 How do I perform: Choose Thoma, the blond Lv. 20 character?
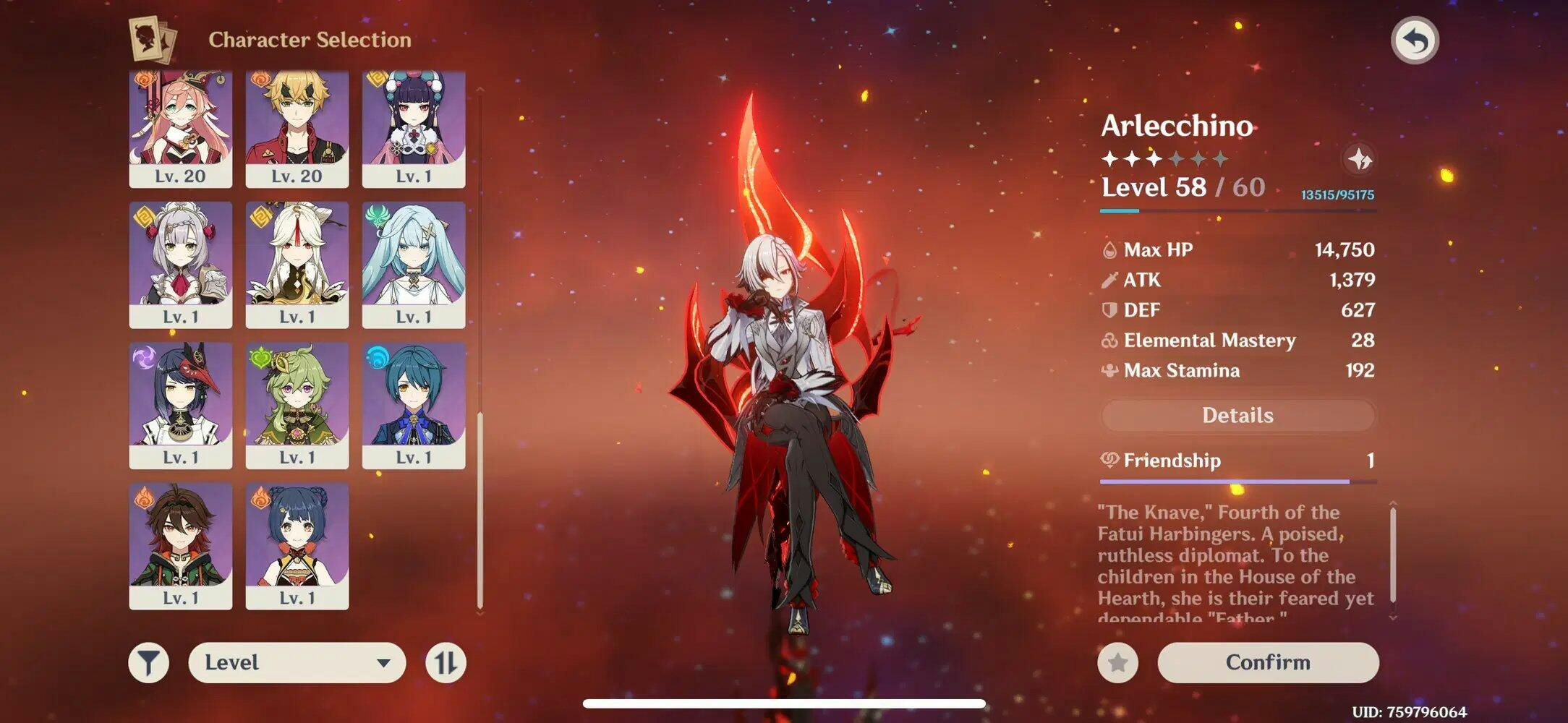click(x=297, y=129)
